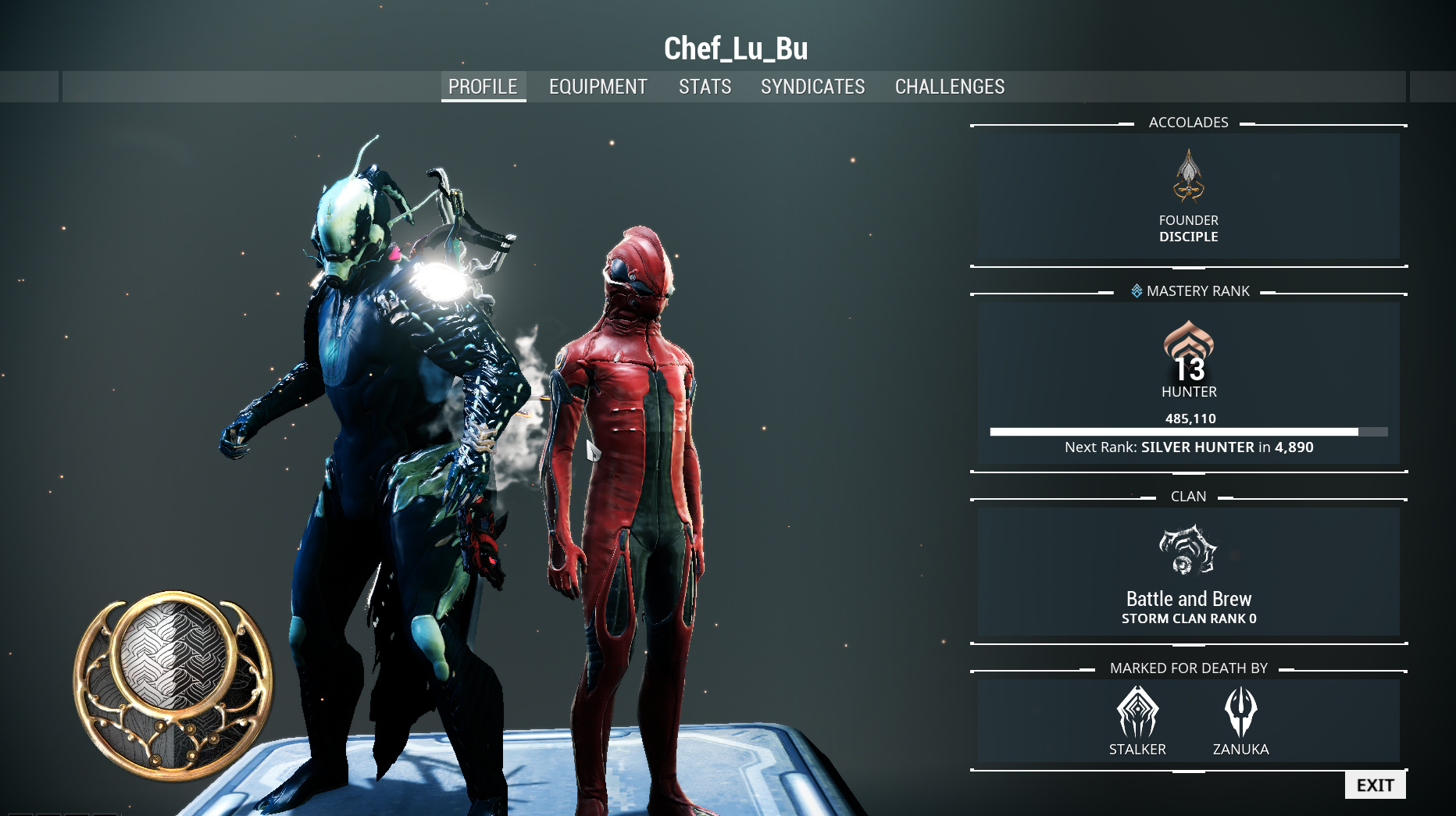View the Challenges tab

[x=949, y=87]
